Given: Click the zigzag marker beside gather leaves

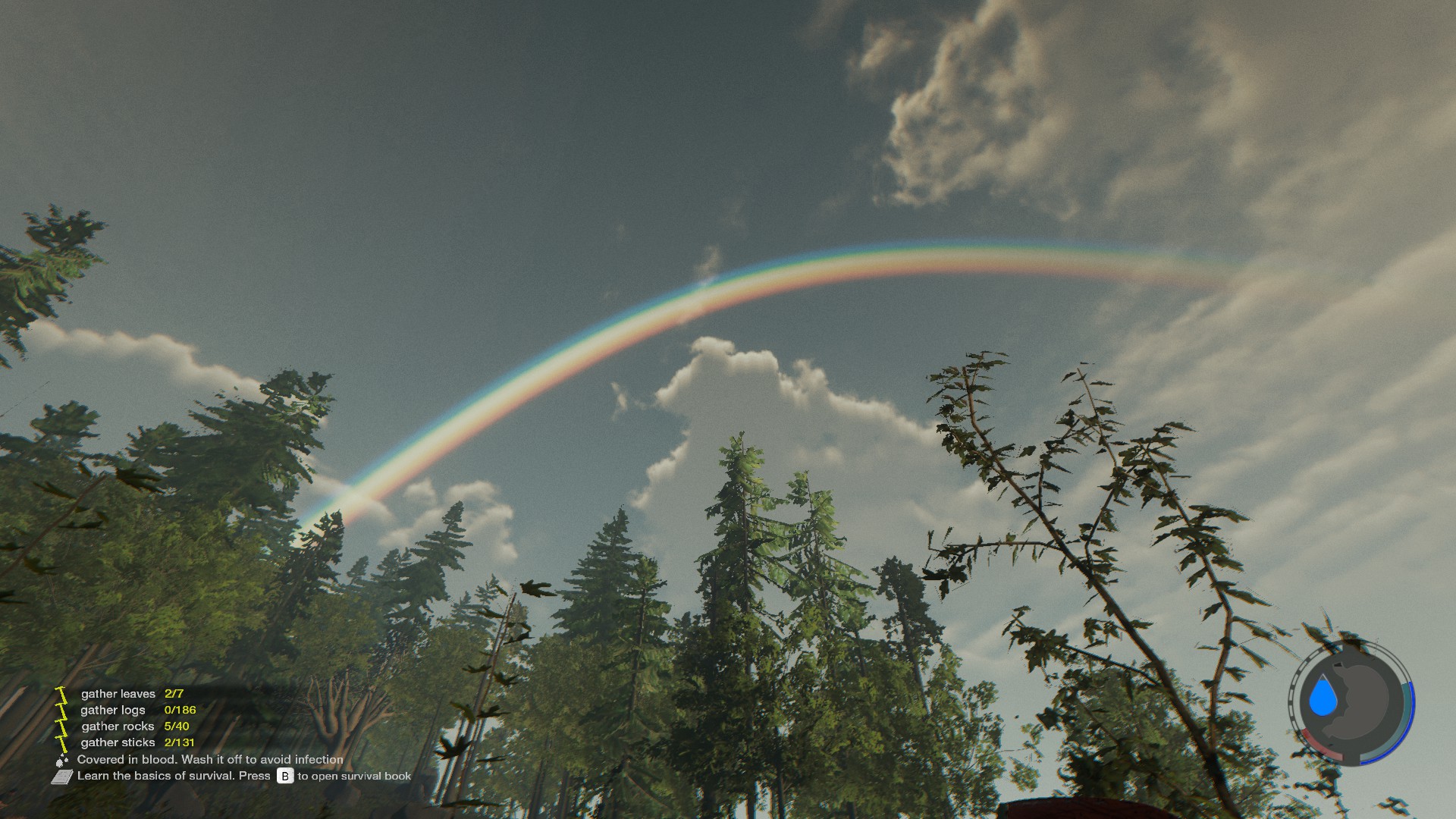Looking at the screenshot, I should (x=61, y=694).
